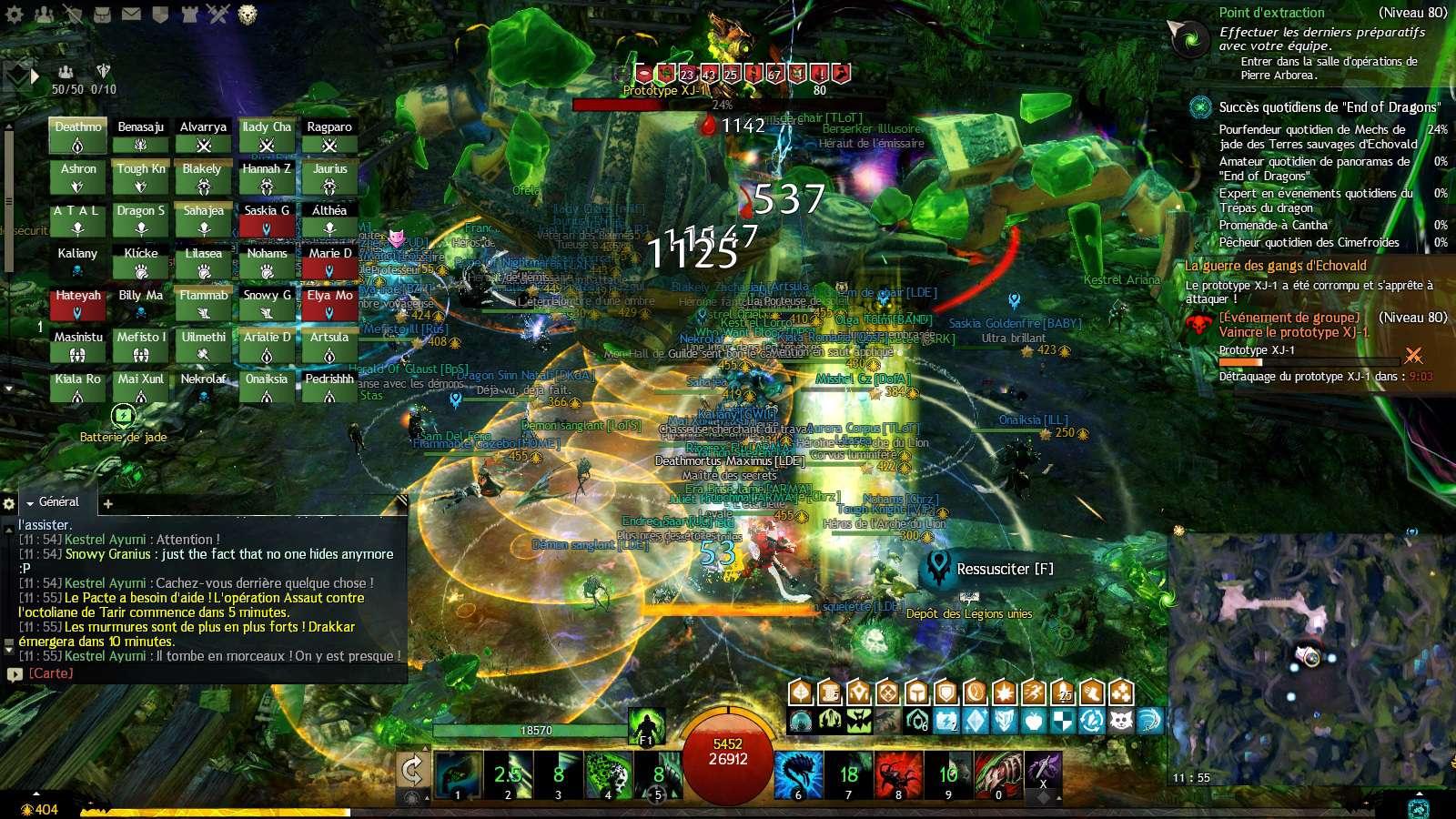Click the plus to add a new chat tab
Viewport: 1456px width, 819px height.
click(x=107, y=502)
